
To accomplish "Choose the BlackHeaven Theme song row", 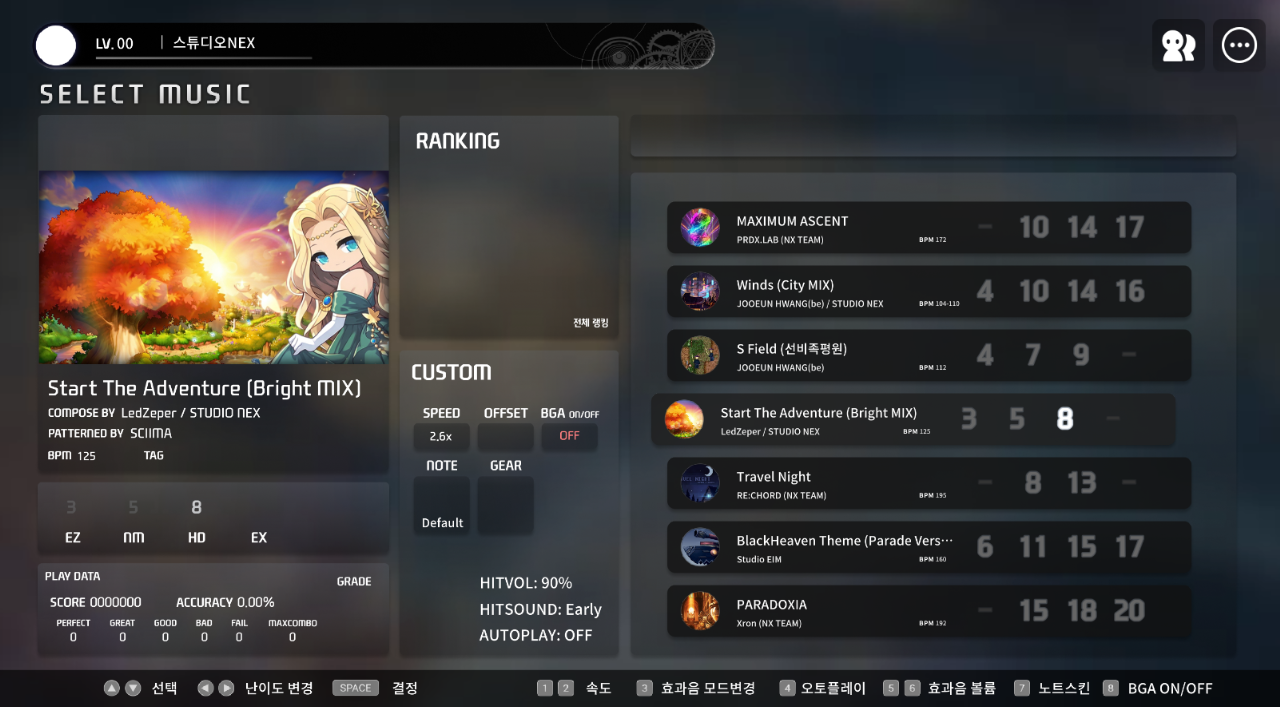I will point(928,548).
